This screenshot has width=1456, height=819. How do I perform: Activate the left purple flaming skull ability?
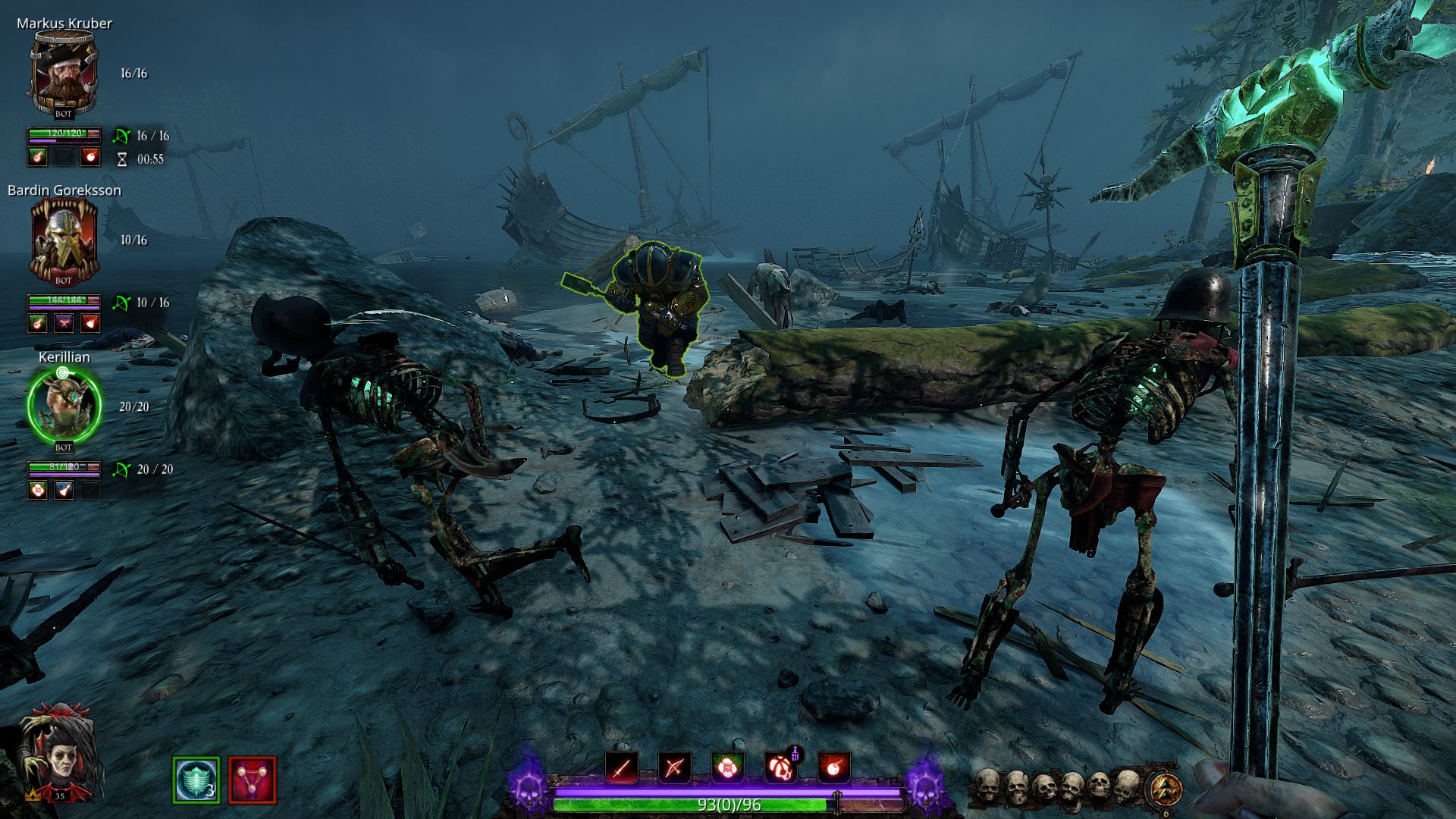[528, 784]
